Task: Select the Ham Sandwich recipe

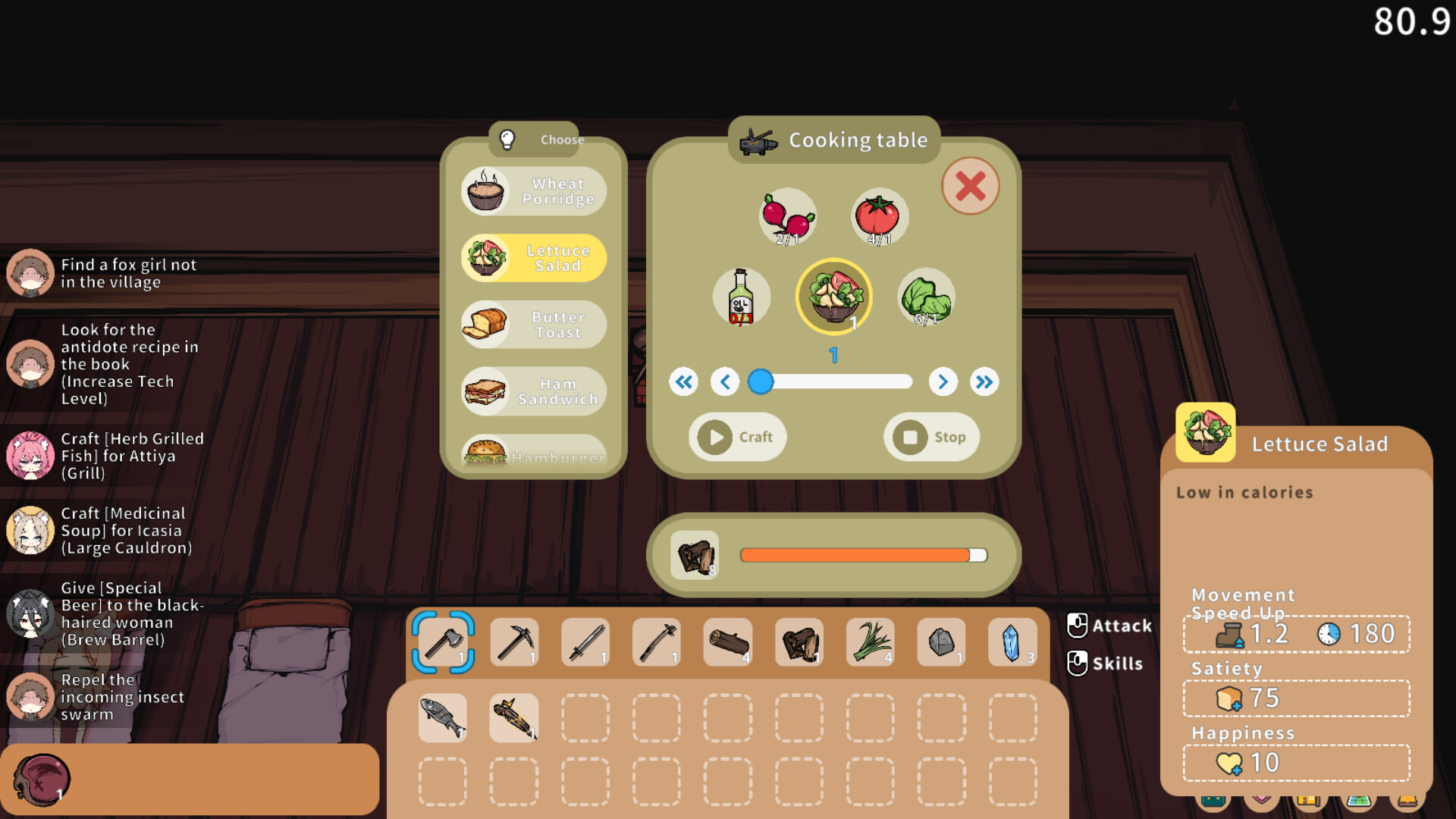Action: click(534, 391)
